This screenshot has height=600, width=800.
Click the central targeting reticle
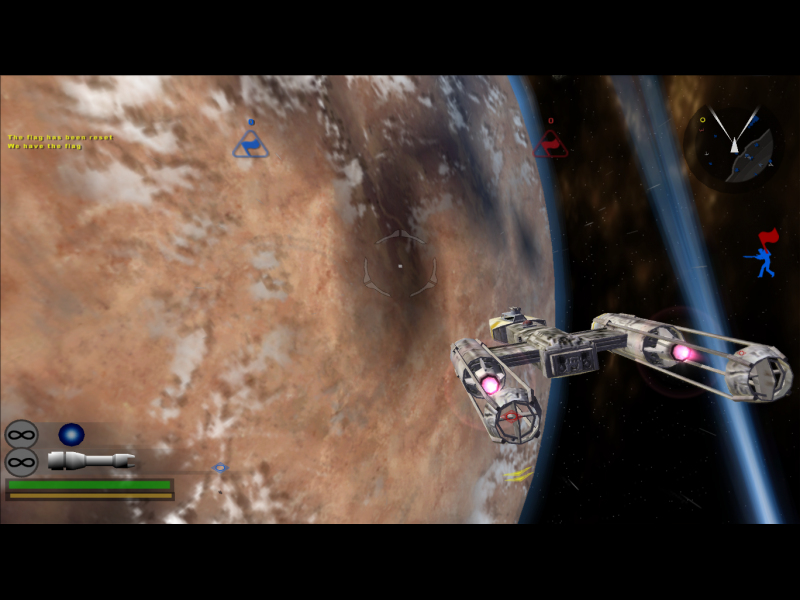click(x=399, y=266)
